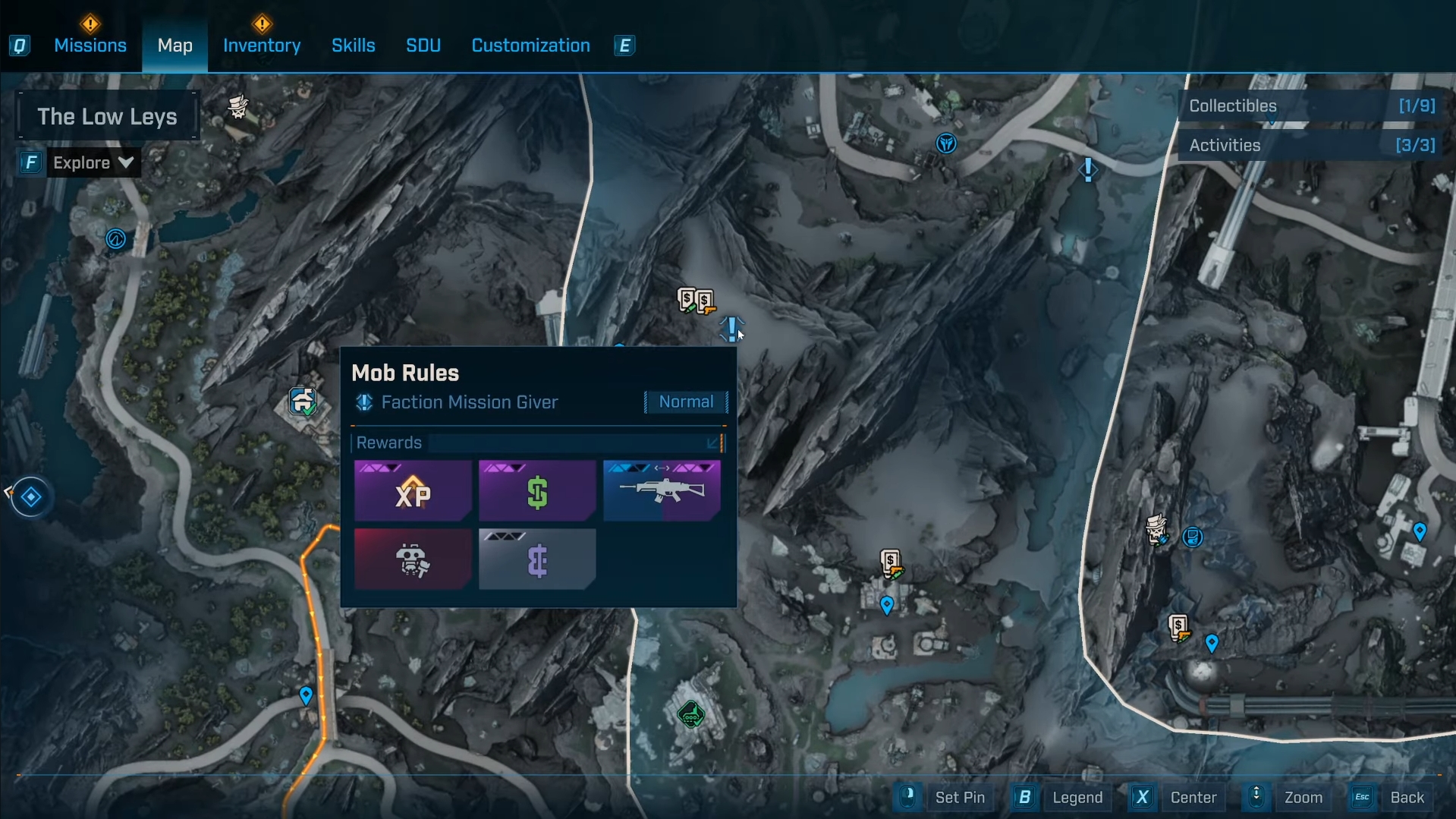The height and width of the screenshot is (819, 1456).
Task: Open the Customization tab
Action: tap(530, 46)
